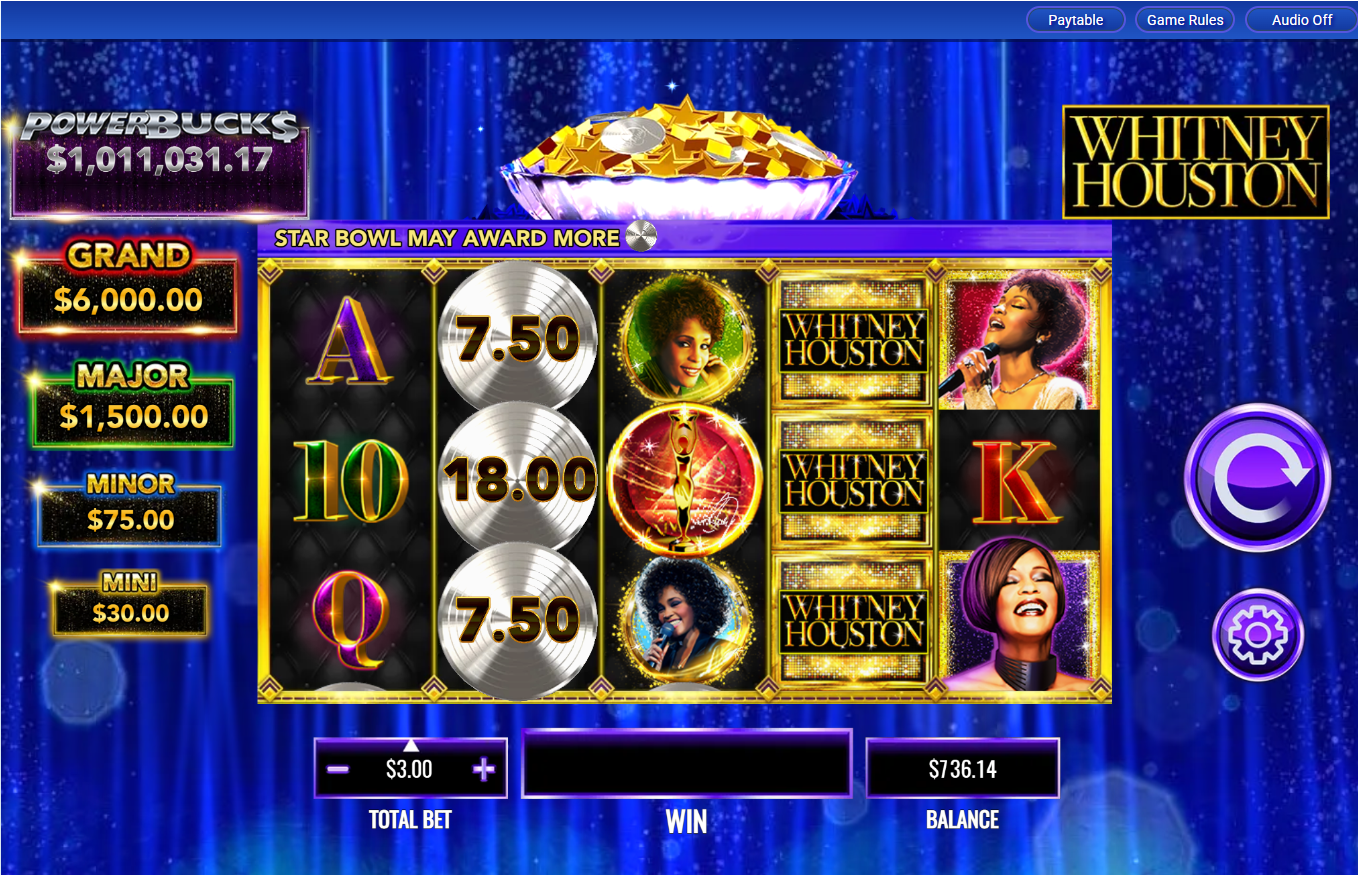Screen dimensions: 1358x875
Task: Click the golden award statue symbol
Action: [x=685, y=480]
